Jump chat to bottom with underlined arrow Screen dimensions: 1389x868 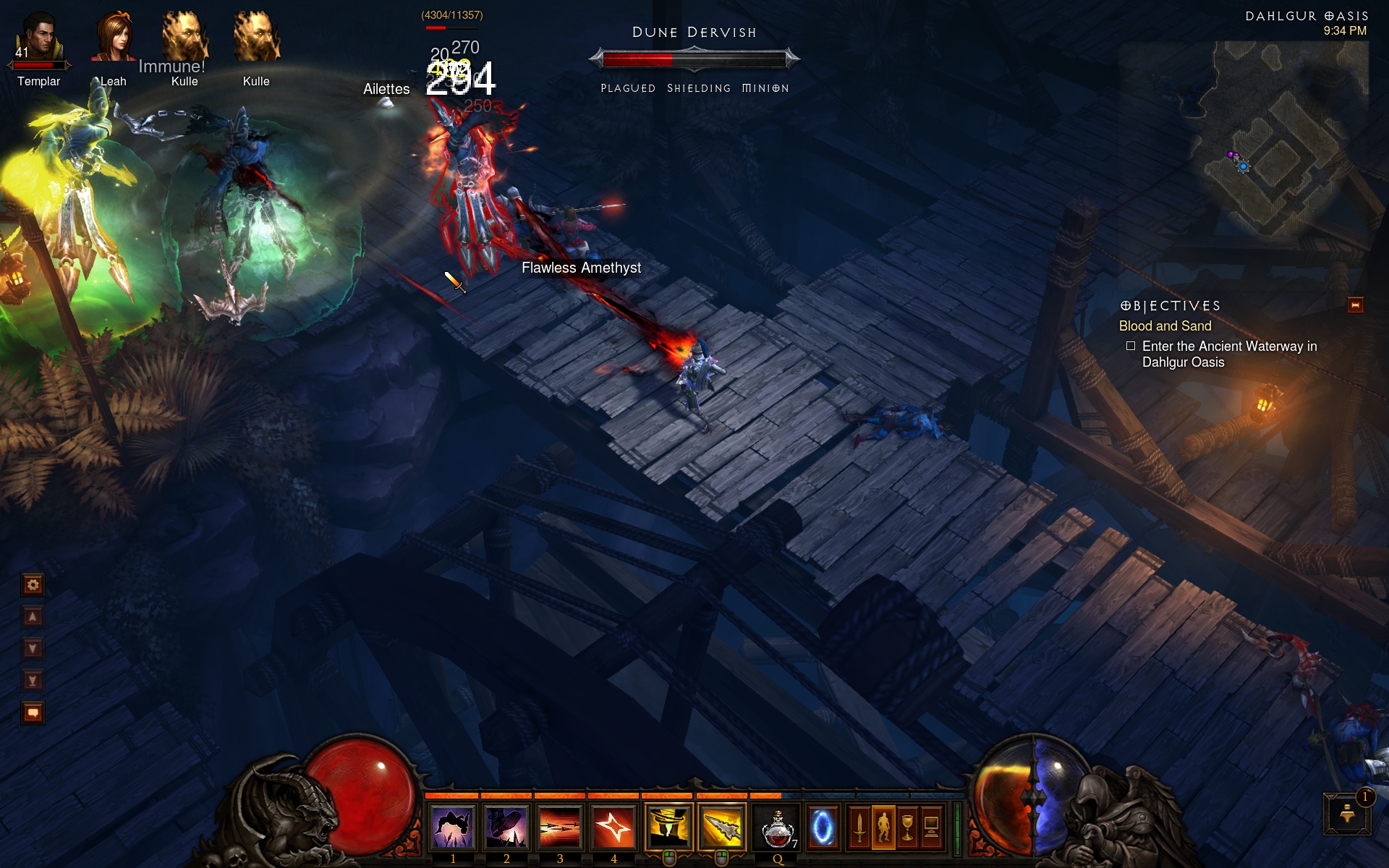tap(33, 680)
